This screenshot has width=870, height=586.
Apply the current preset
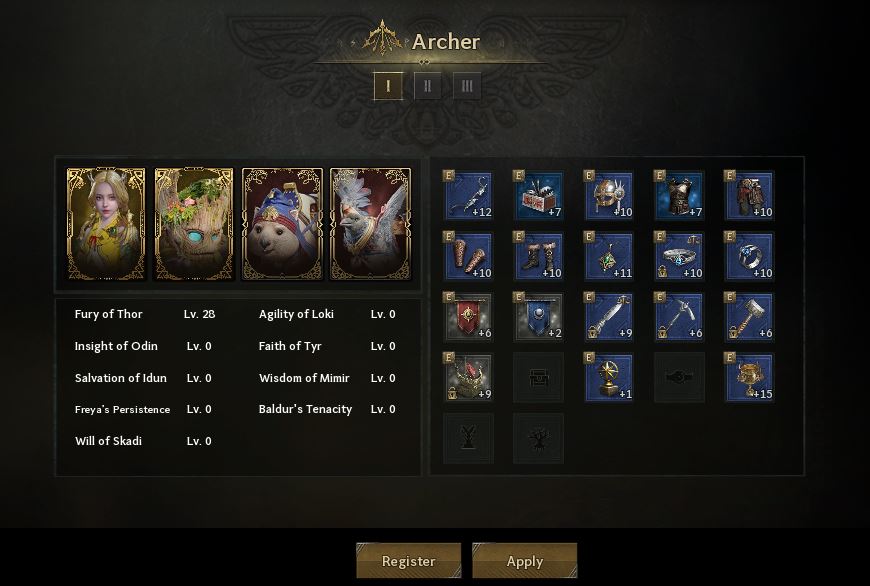524,561
